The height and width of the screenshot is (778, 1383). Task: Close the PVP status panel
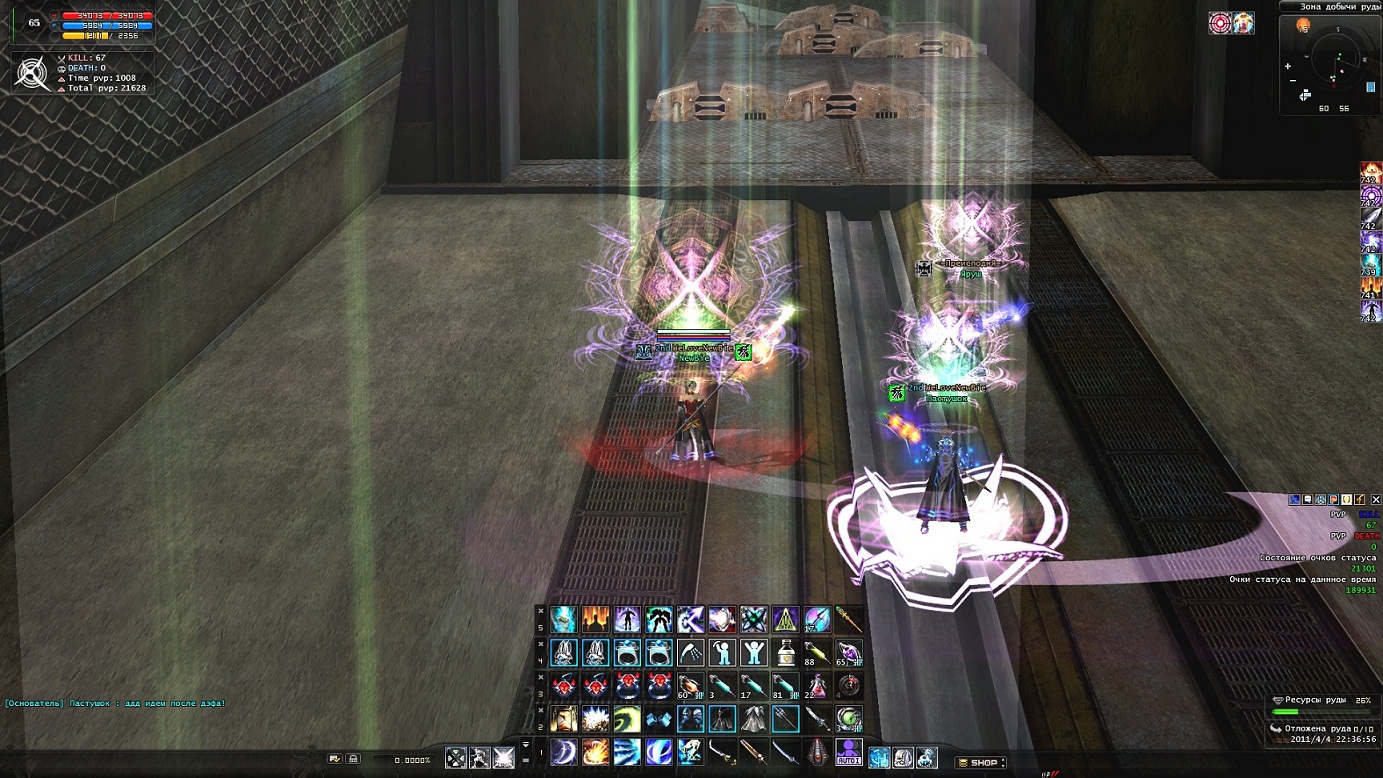(1374, 499)
